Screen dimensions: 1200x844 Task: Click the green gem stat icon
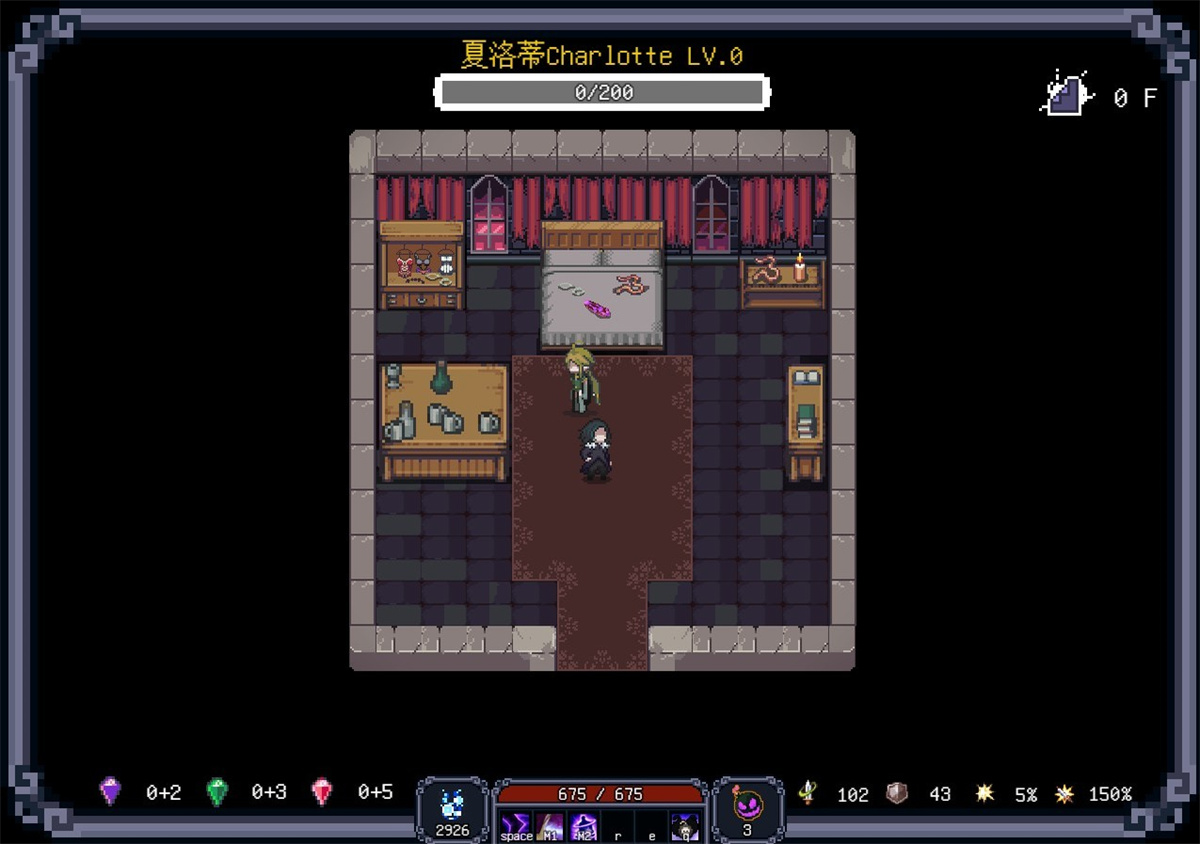(217, 791)
